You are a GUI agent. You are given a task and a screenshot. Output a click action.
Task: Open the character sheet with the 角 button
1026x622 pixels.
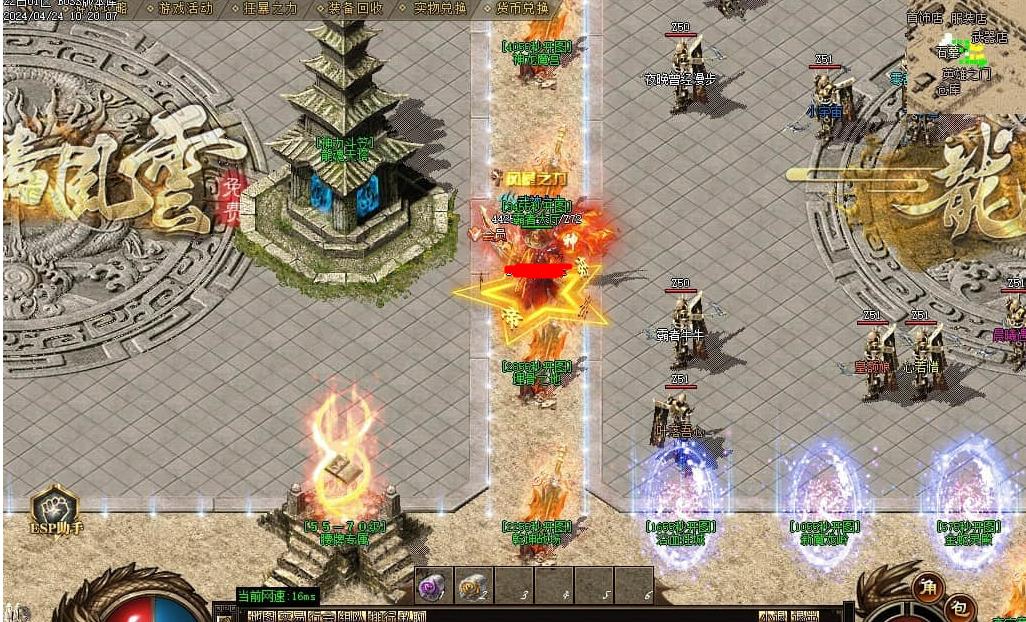coord(929,586)
